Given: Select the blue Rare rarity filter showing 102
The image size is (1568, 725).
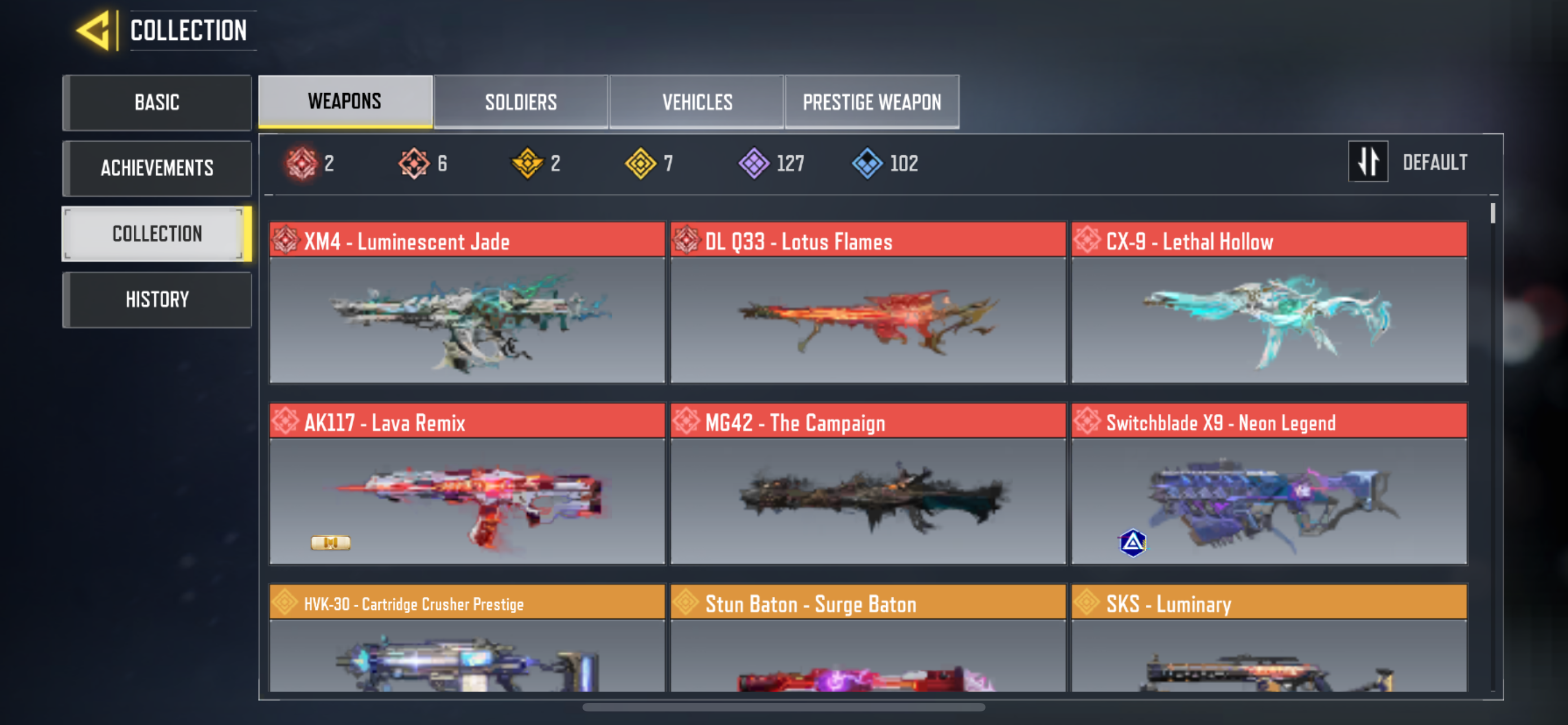Looking at the screenshot, I should point(867,162).
